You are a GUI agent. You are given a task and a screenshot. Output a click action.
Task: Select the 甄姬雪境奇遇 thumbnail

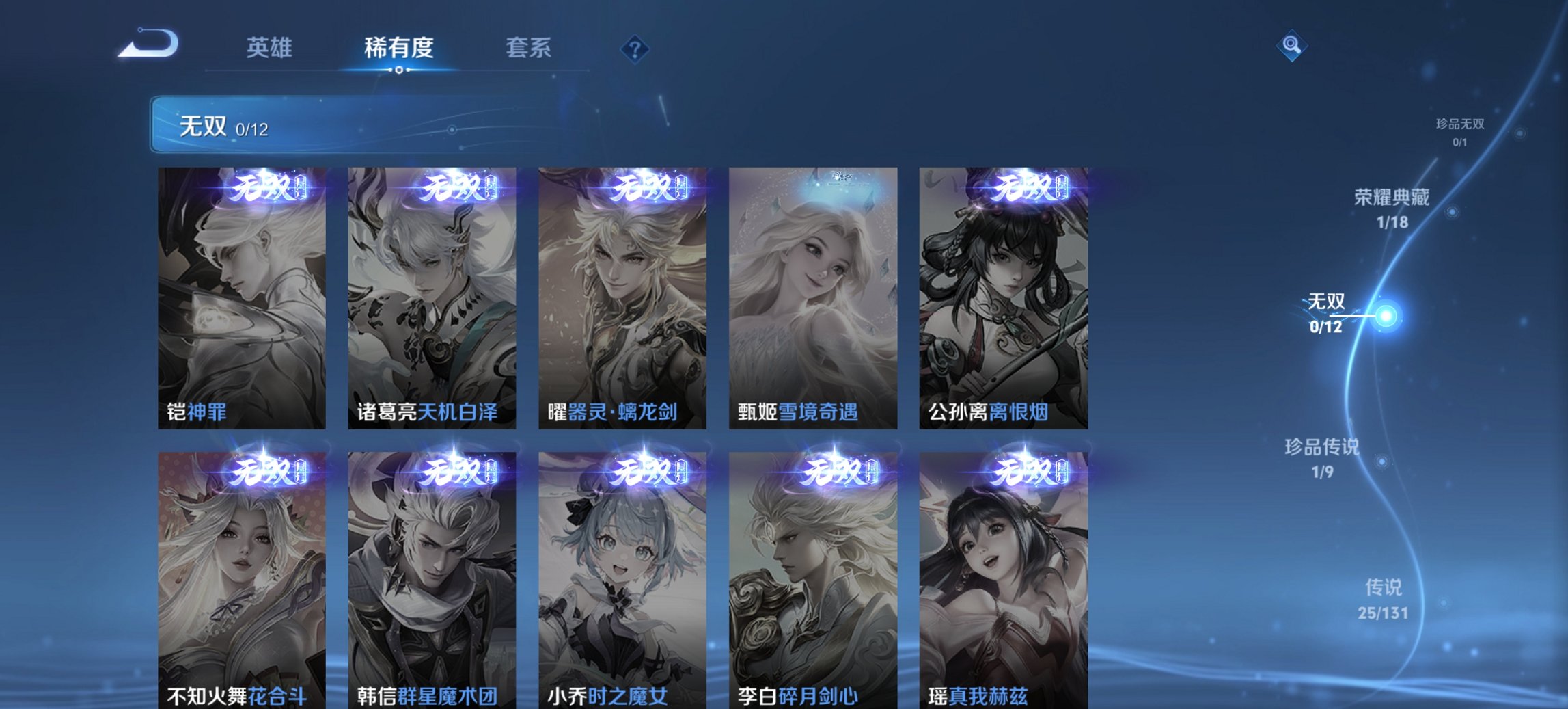tap(811, 294)
